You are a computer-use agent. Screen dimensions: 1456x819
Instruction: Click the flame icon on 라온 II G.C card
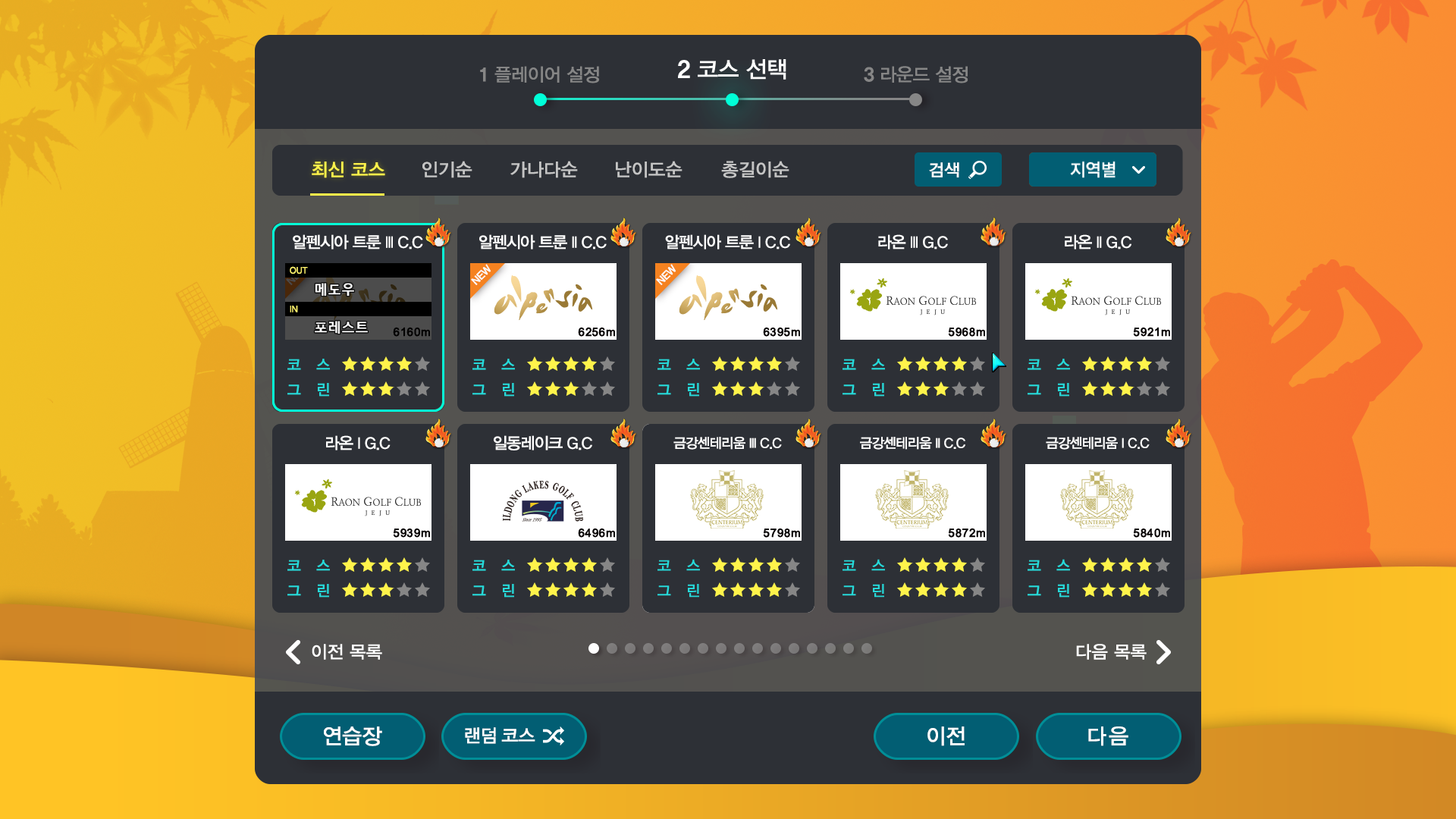click(x=1178, y=234)
